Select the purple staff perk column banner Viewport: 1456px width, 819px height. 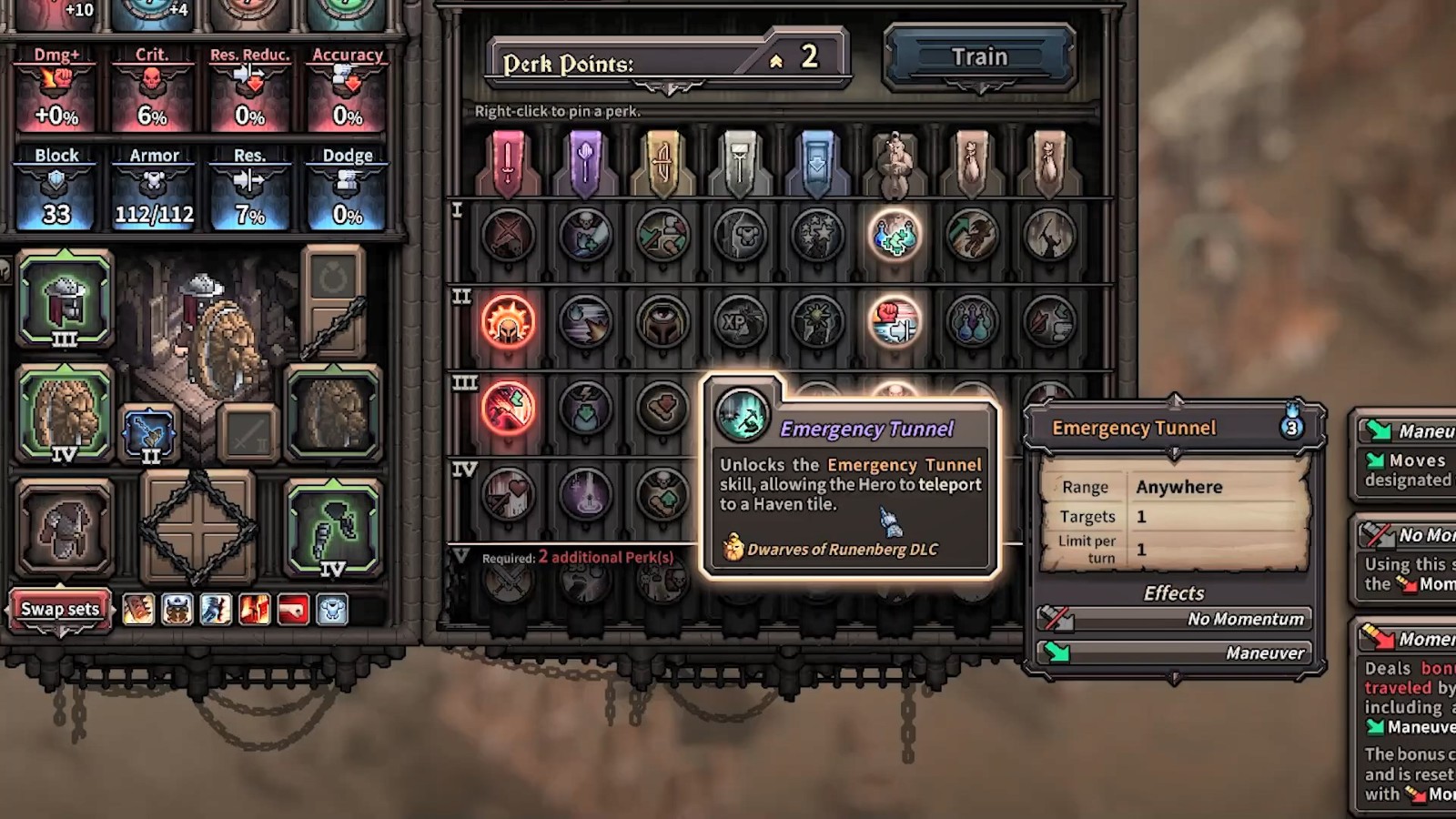(585, 164)
